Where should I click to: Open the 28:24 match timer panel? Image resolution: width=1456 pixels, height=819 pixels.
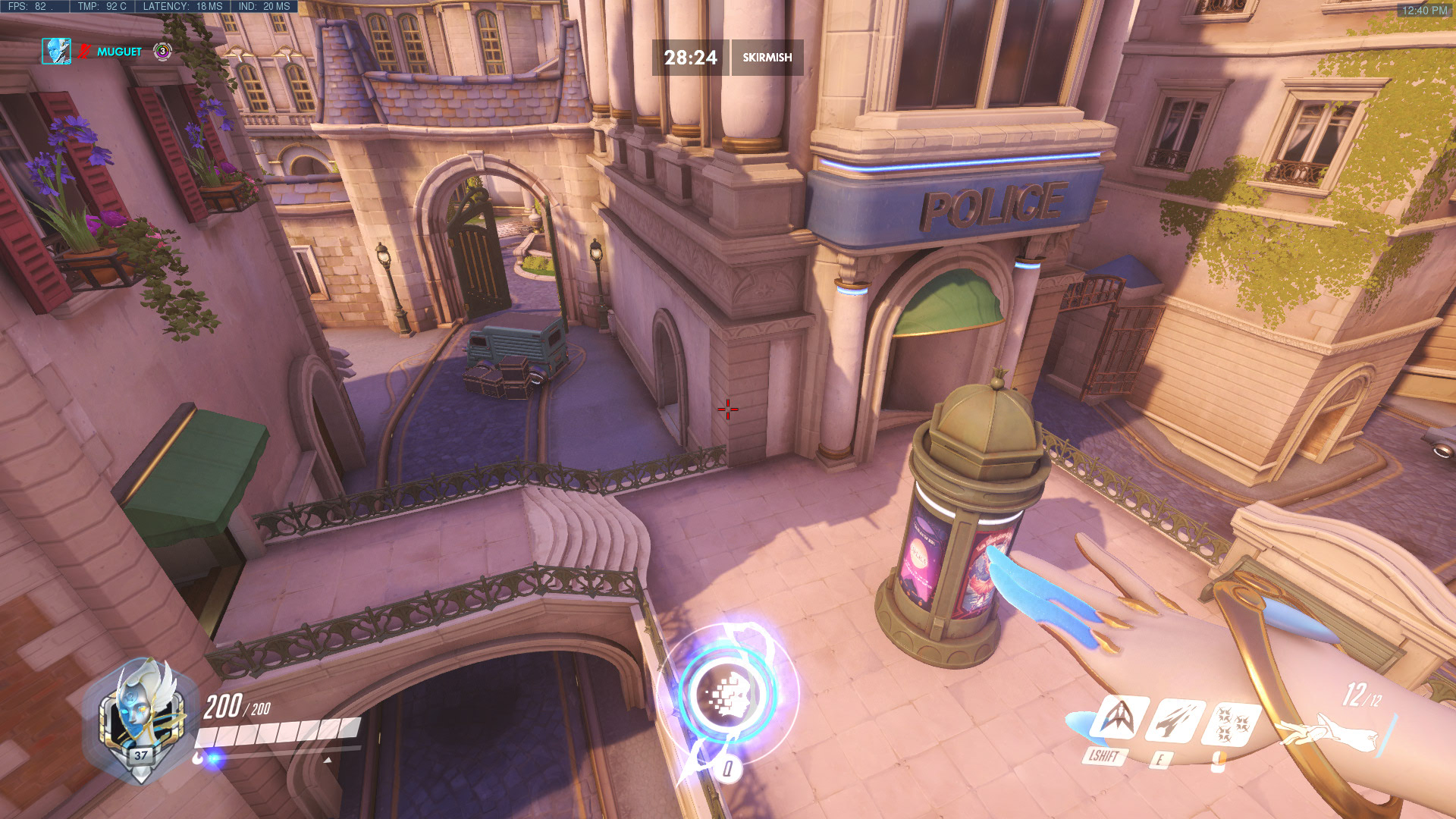690,55
